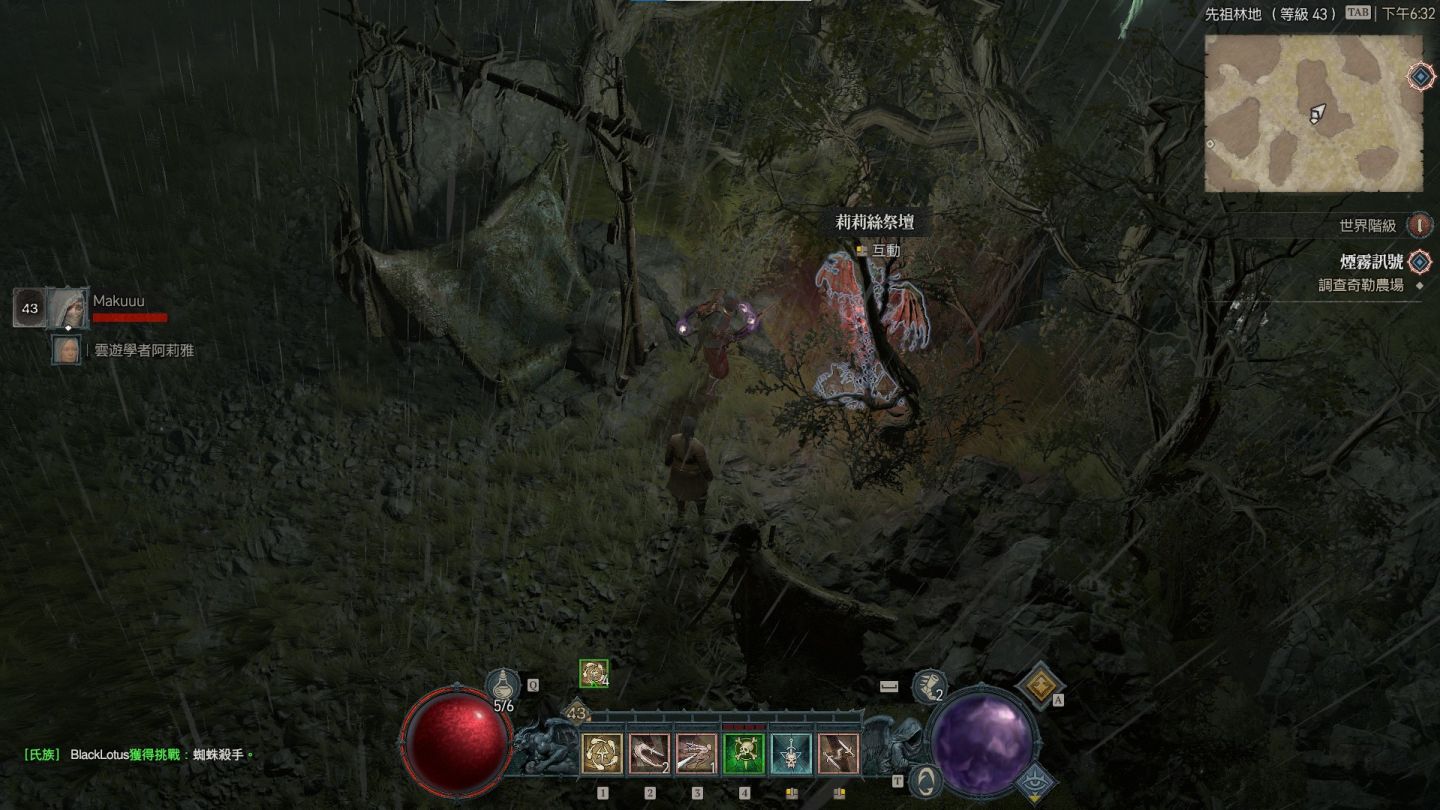Open the minimap

point(1313,113)
